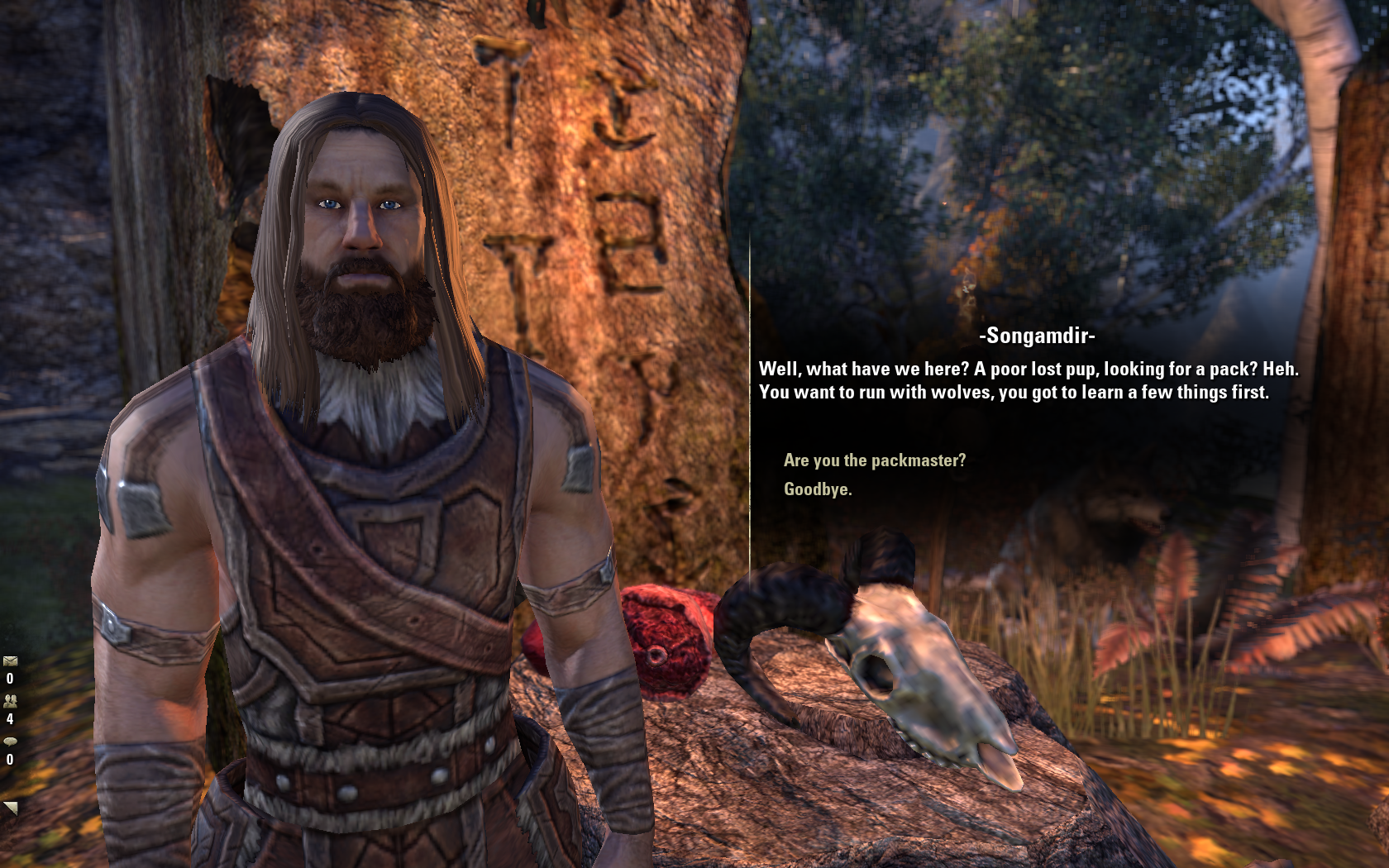The width and height of the screenshot is (1389, 868).
Task: Expand the chat window corner arrow
Action: [x=10, y=808]
